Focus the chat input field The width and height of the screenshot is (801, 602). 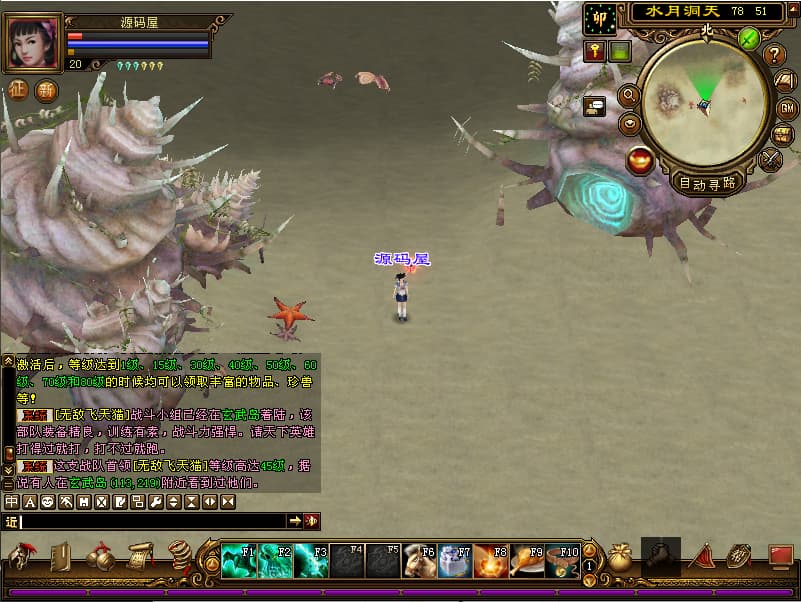click(x=150, y=521)
